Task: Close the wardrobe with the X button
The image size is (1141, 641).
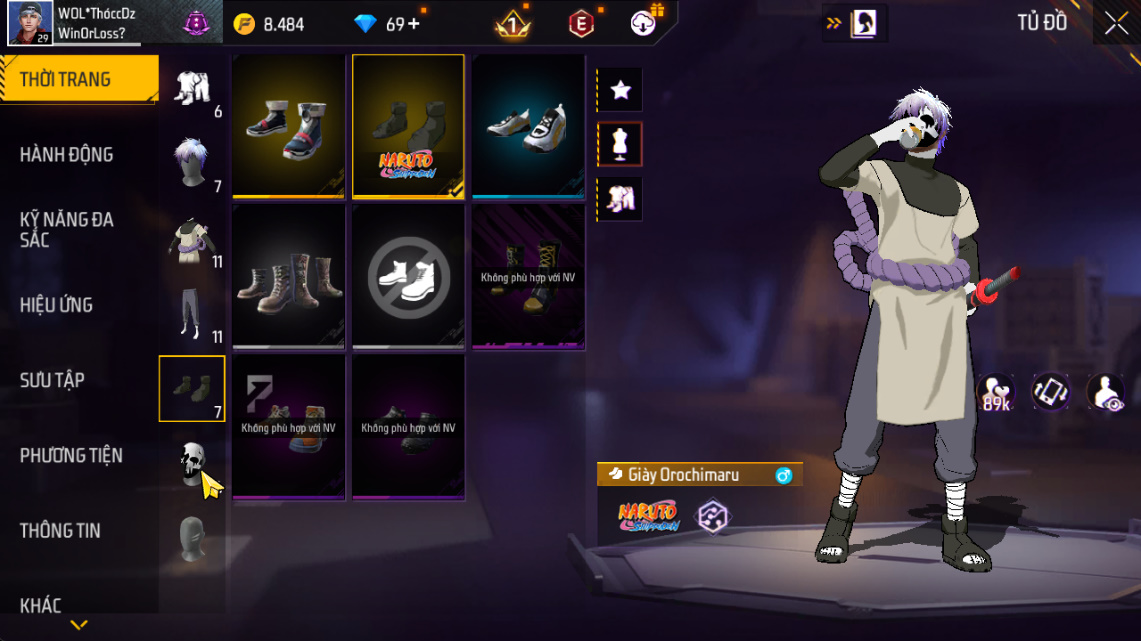Action: tap(1116, 24)
